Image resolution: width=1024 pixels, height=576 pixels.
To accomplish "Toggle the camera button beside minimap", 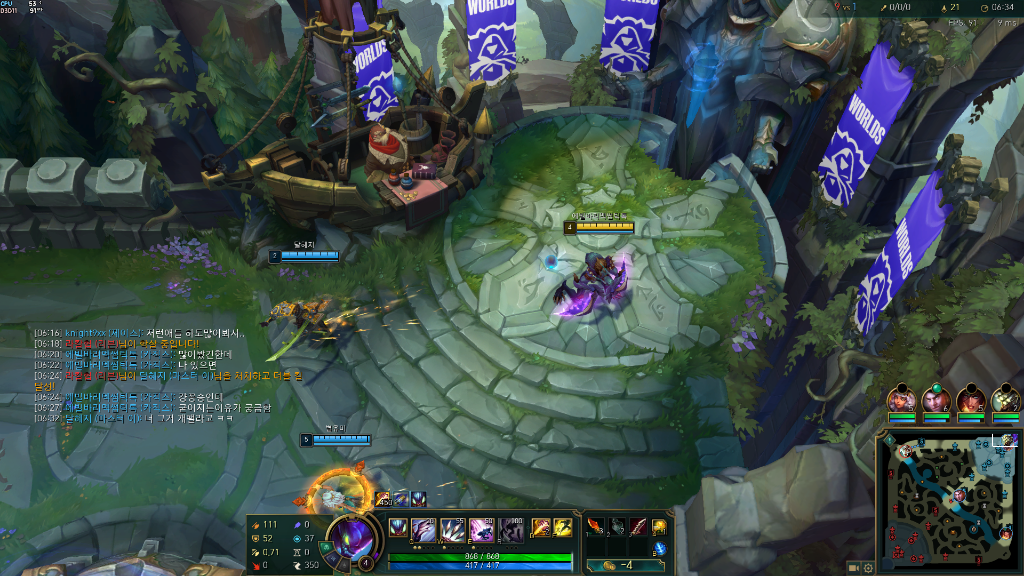I will point(853,567).
